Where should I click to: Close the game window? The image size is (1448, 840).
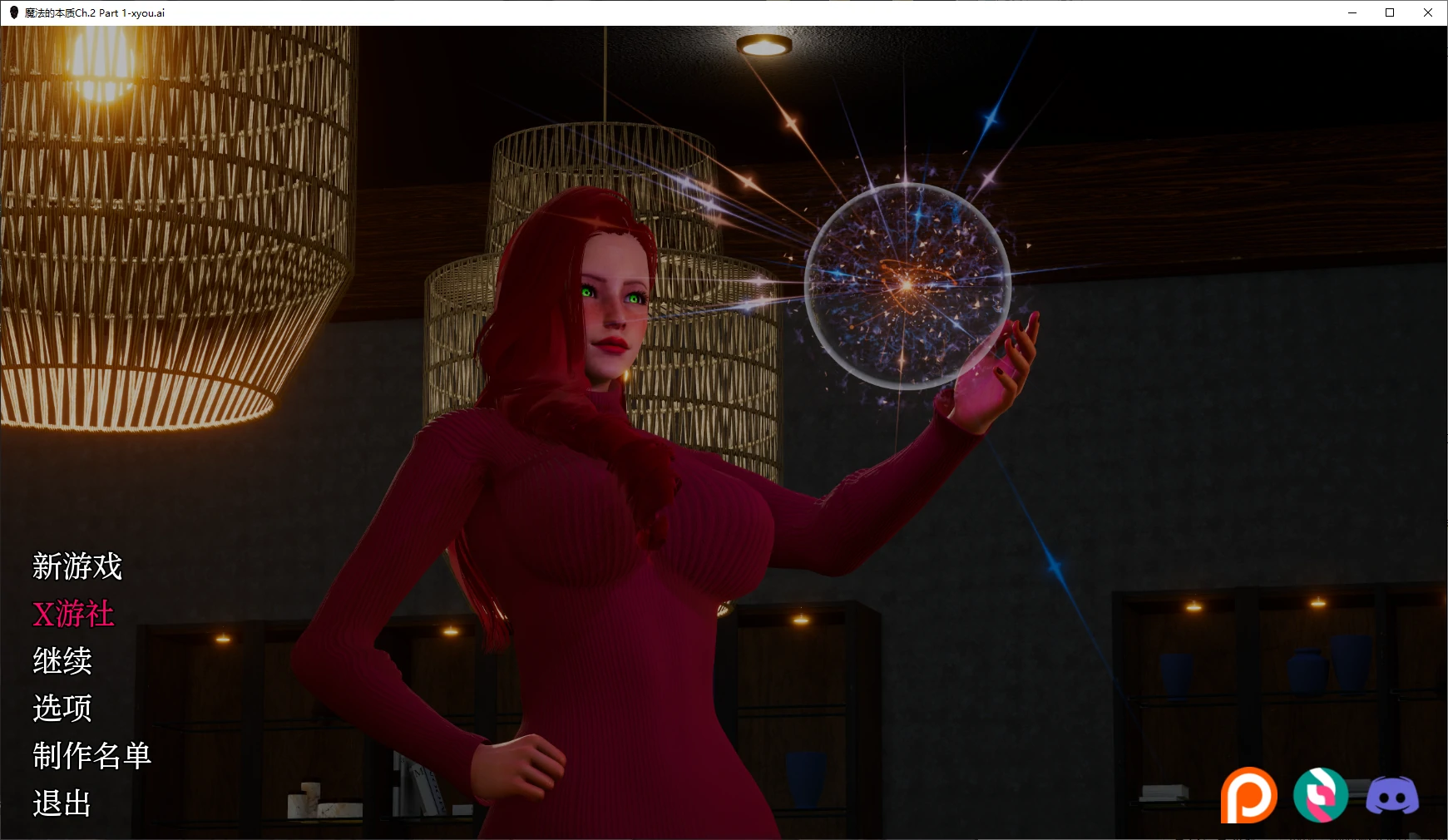[x=1428, y=12]
